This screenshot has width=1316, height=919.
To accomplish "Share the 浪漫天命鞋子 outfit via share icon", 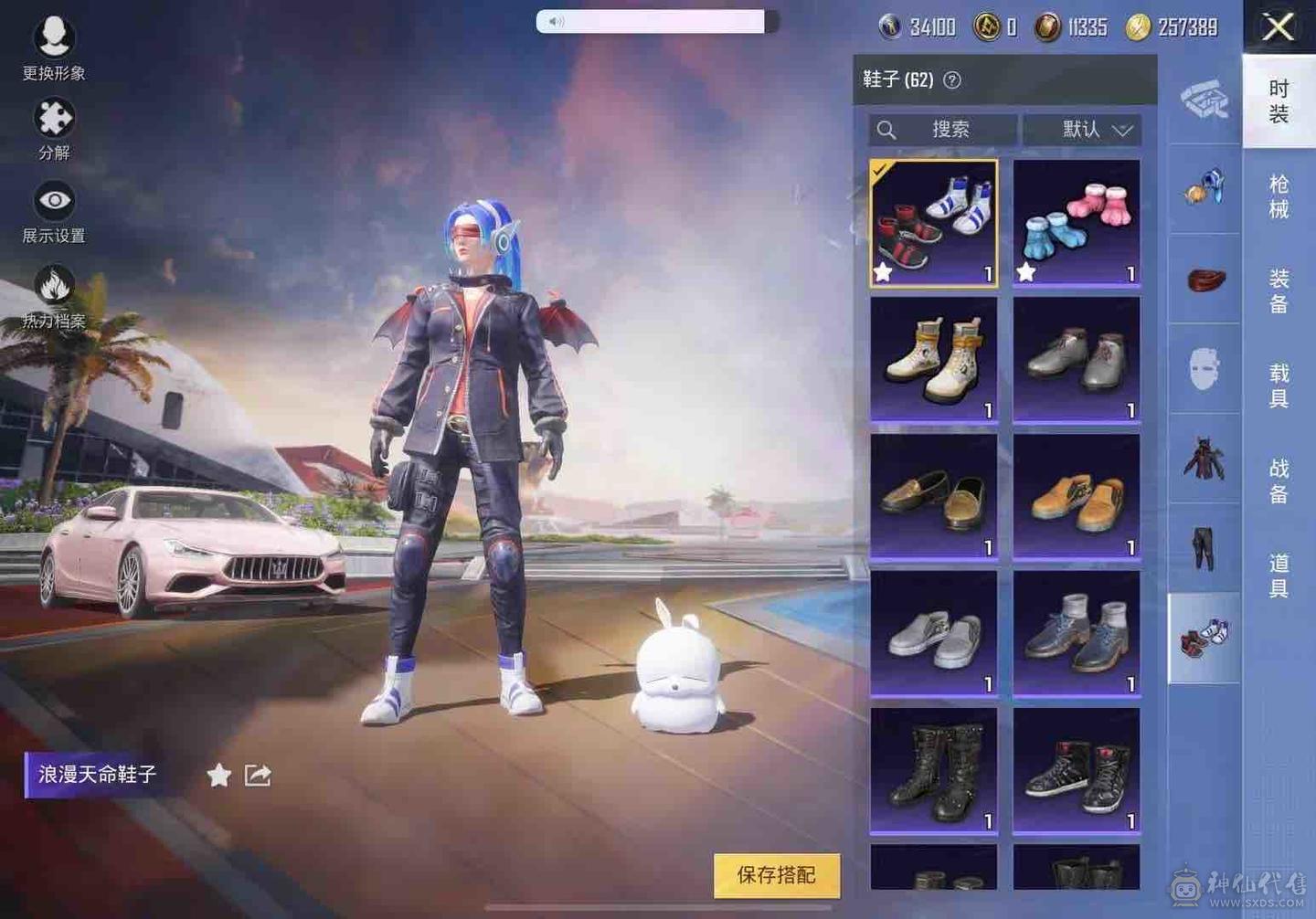I will (x=257, y=774).
